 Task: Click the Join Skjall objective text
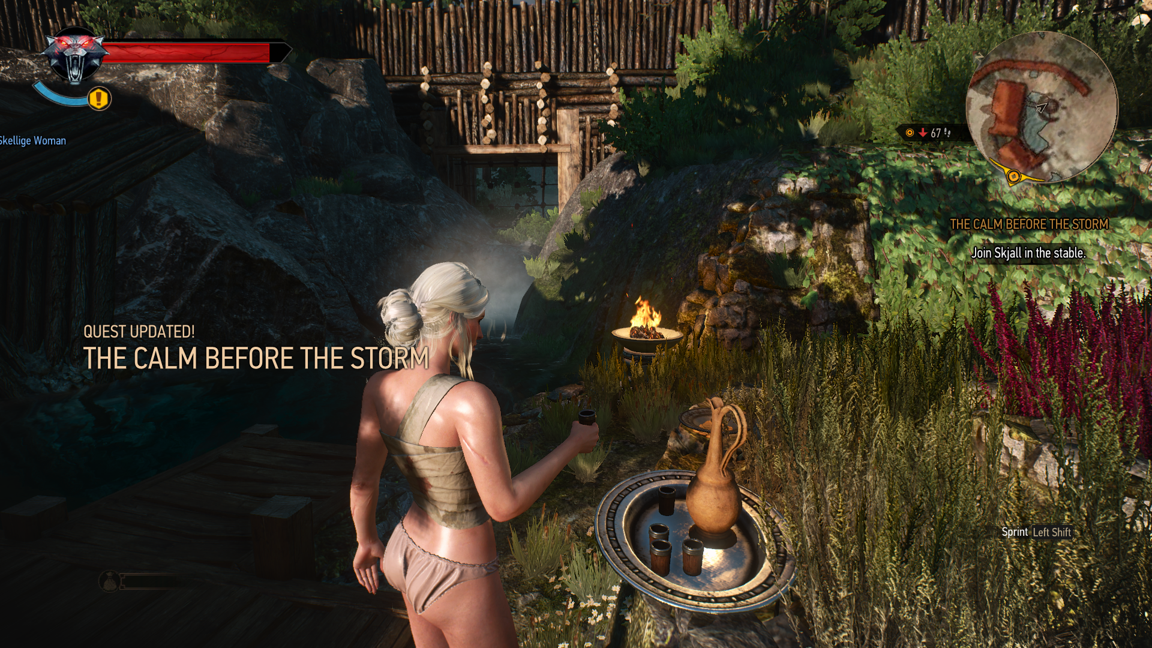tap(1028, 254)
